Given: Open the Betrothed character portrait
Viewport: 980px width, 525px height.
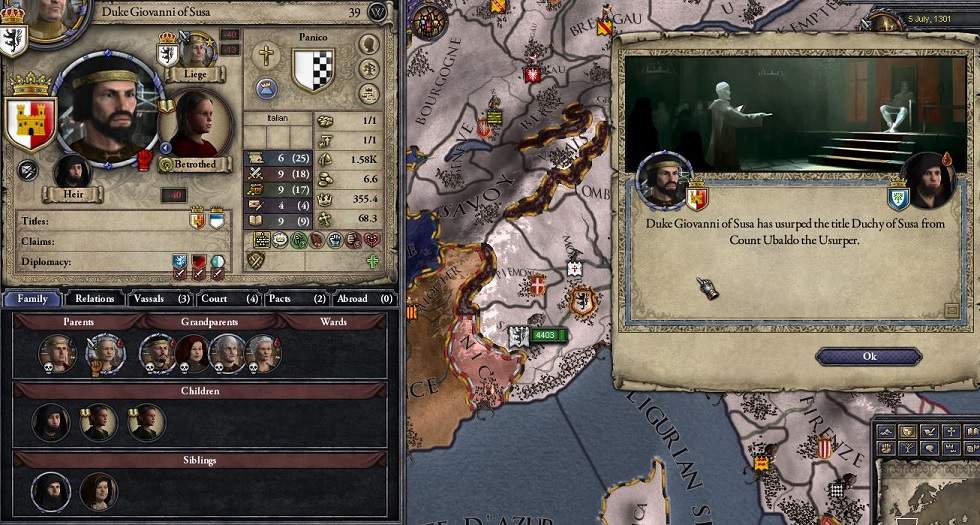Looking at the screenshot, I should pos(196,124).
